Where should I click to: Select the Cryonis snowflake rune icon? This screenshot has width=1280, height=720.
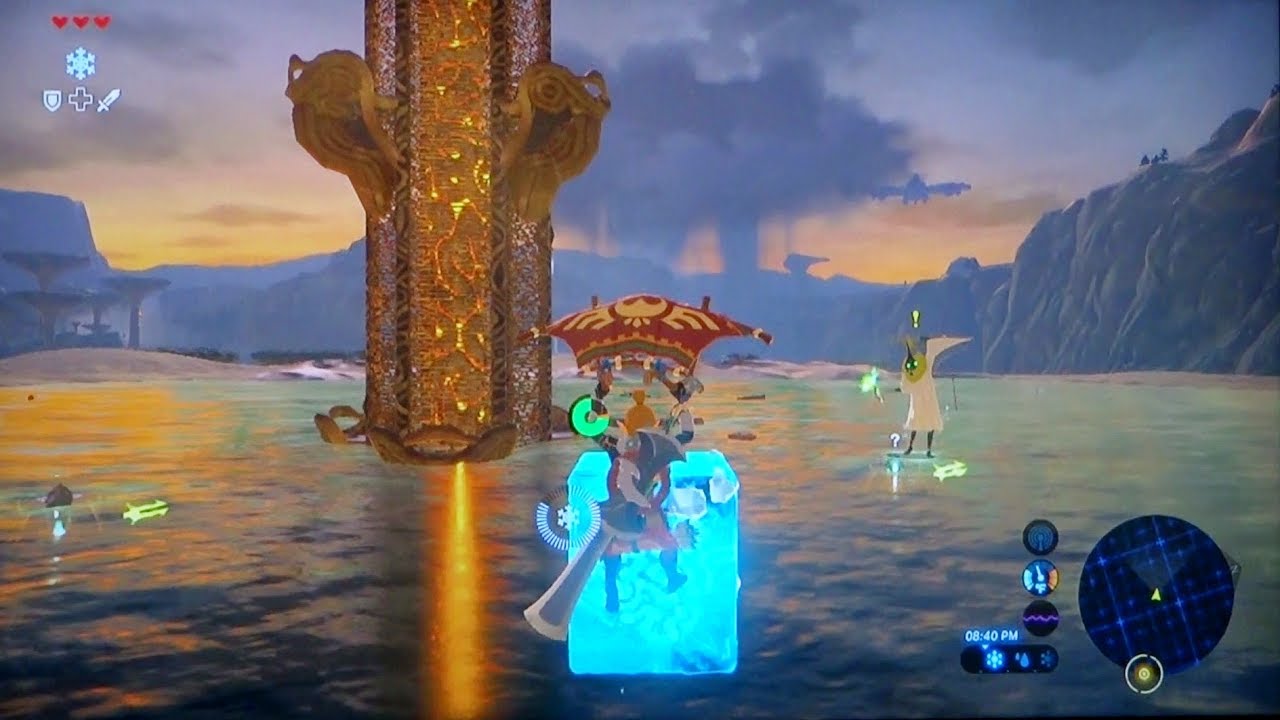point(80,62)
